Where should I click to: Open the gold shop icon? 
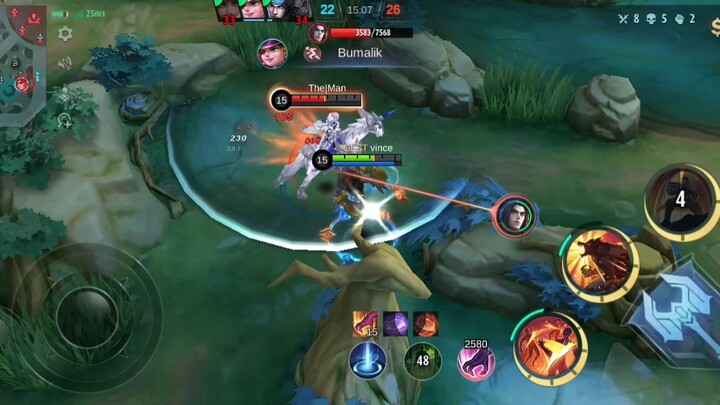tap(714, 26)
